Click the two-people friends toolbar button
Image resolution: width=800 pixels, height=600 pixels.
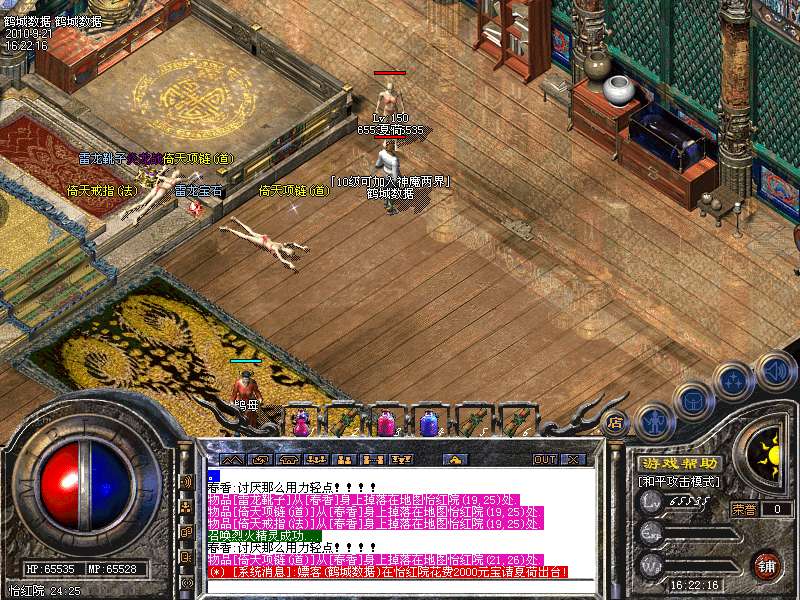click(x=343, y=459)
